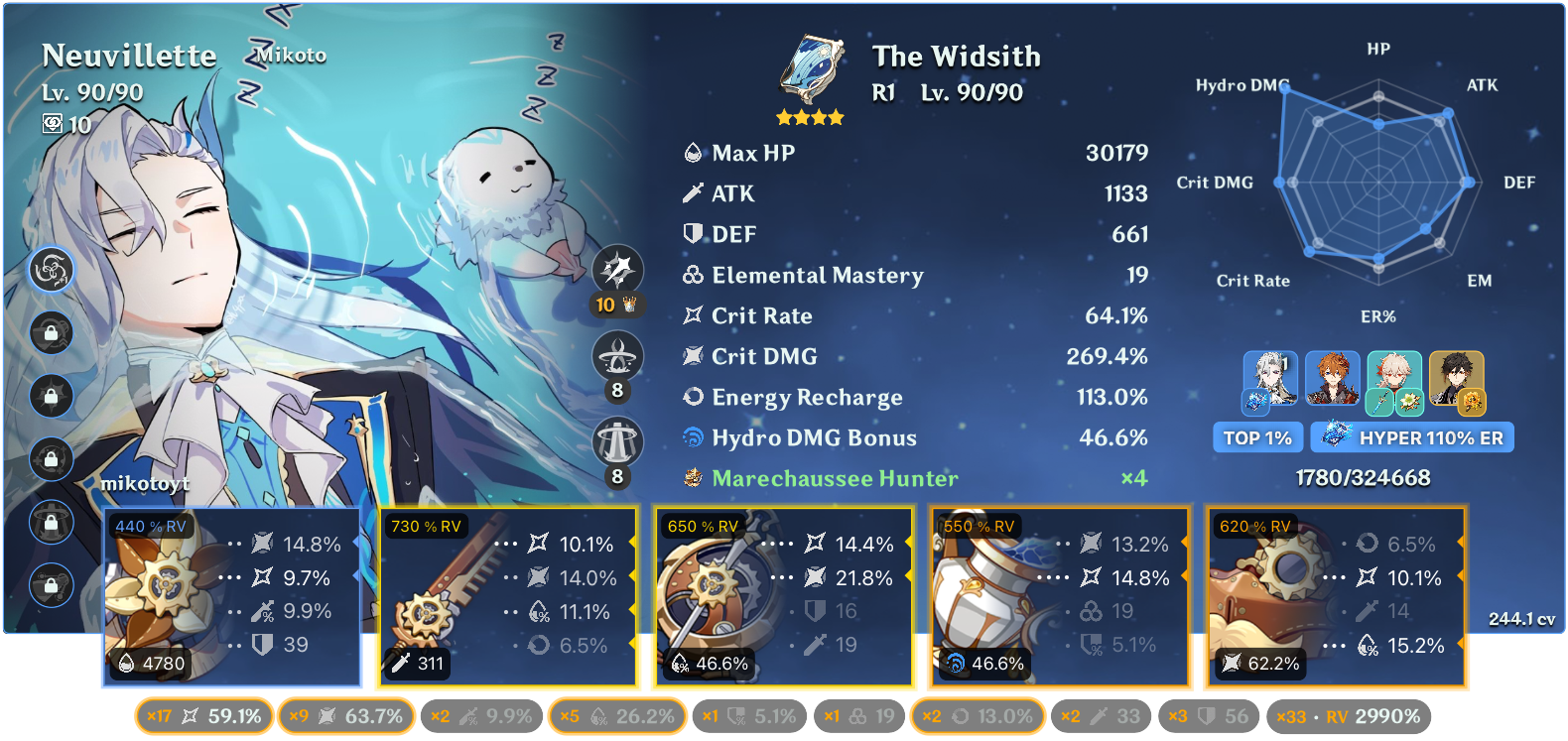Screen dimensions: 1568x741
Task: Toggle the circled ×17 Crit Rate chip
Action: click(202, 715)
